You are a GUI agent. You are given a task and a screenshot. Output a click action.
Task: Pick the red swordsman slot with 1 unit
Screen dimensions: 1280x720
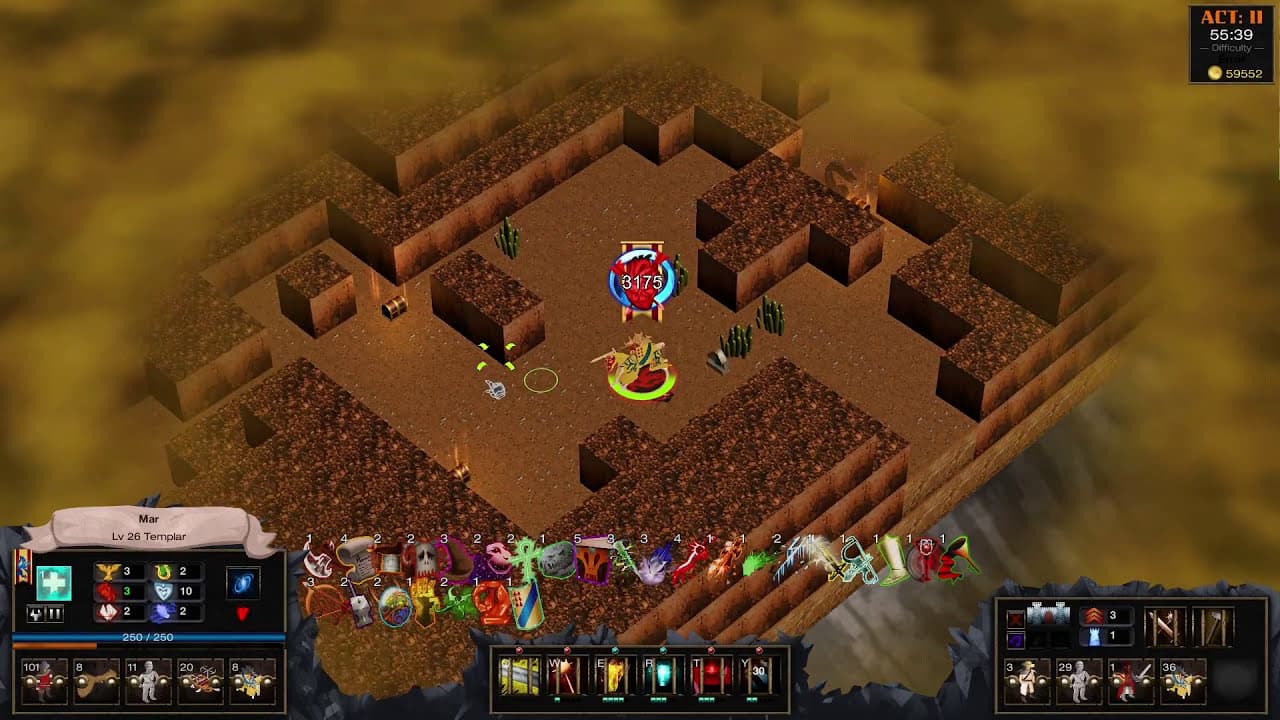1131,680
